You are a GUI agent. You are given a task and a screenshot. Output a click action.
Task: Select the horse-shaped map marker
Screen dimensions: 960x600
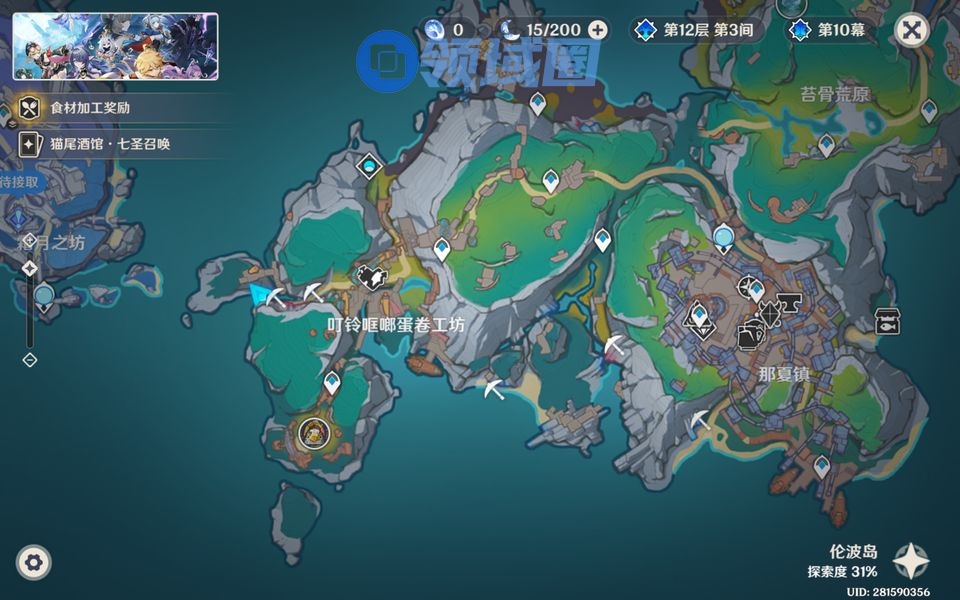[374, 276]
